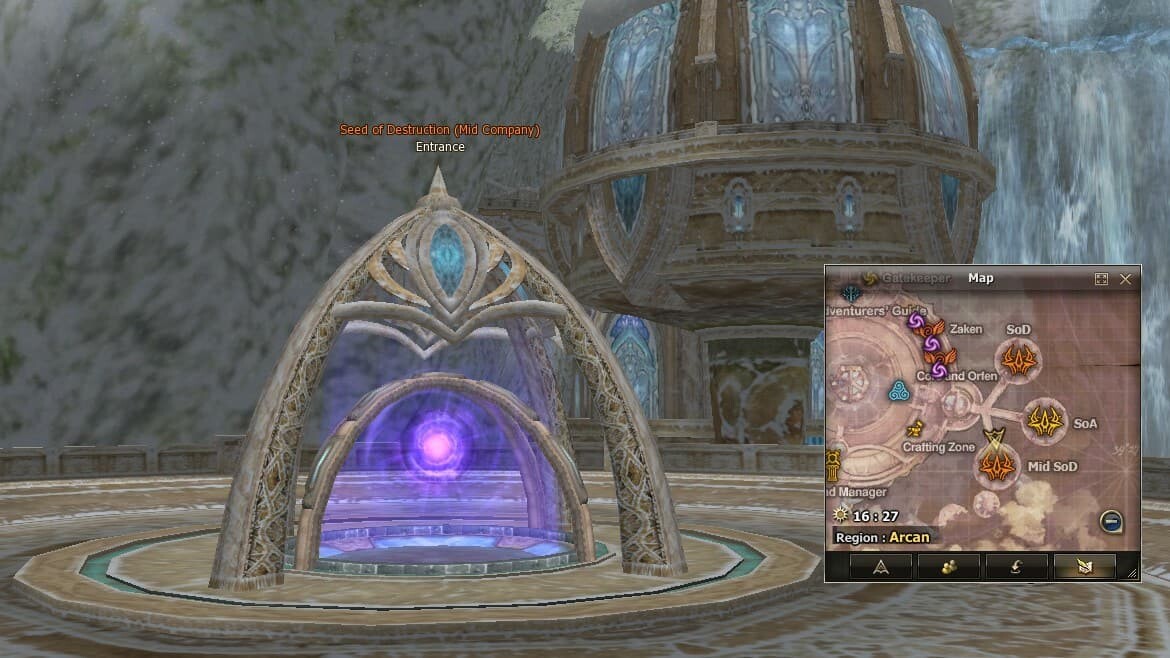Click the golden pillar marker at map edge
The image size is (1170, 658).
click(833, 464)
